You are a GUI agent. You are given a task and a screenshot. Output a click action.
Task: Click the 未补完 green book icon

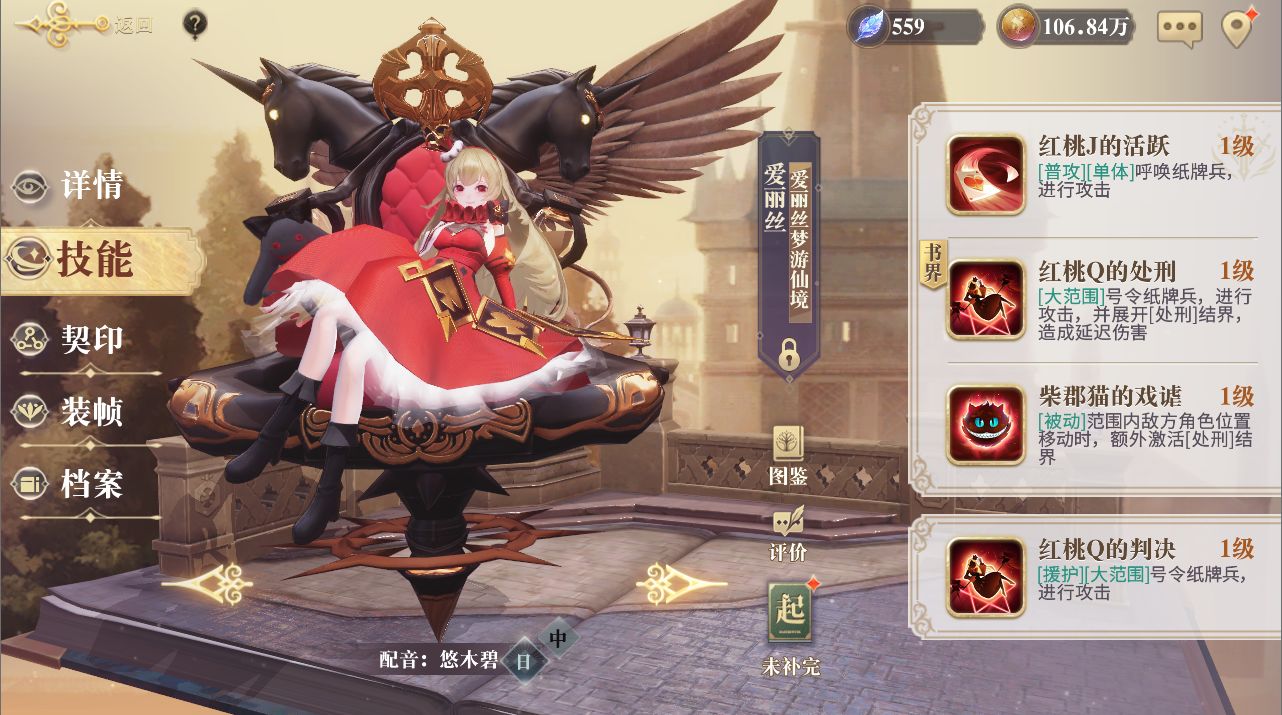coord(789,625)
